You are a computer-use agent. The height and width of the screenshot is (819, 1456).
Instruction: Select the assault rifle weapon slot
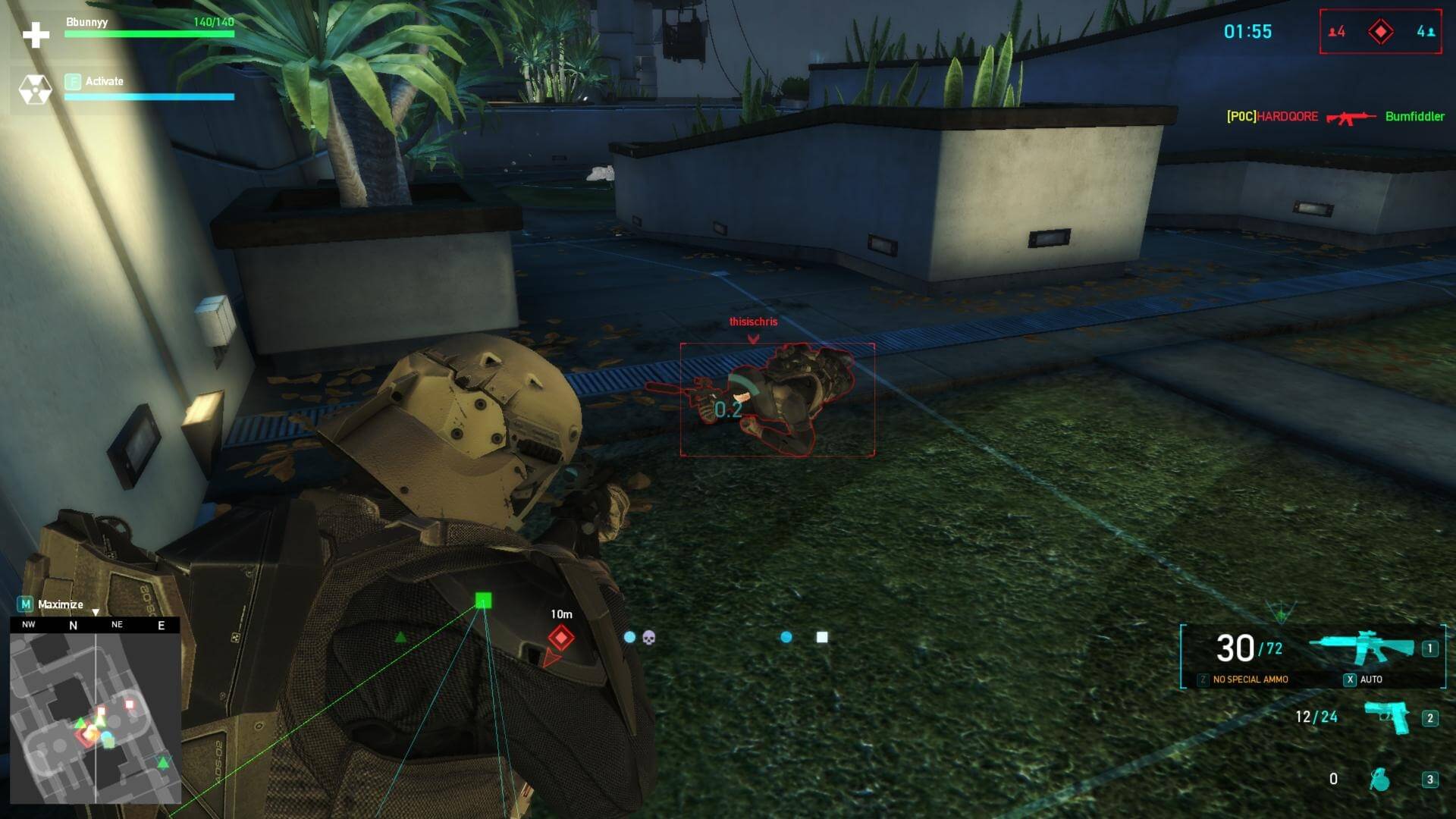1361,648
